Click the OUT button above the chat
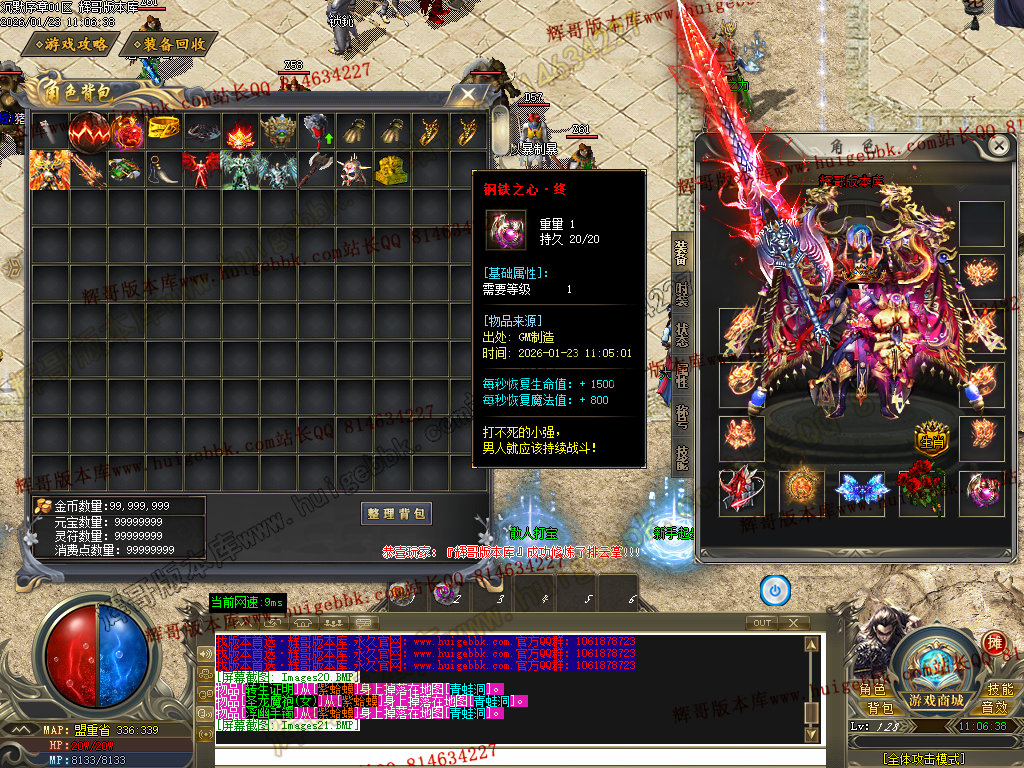Image resolution: width=1024 pixels, height=768 pixels. 763,623
